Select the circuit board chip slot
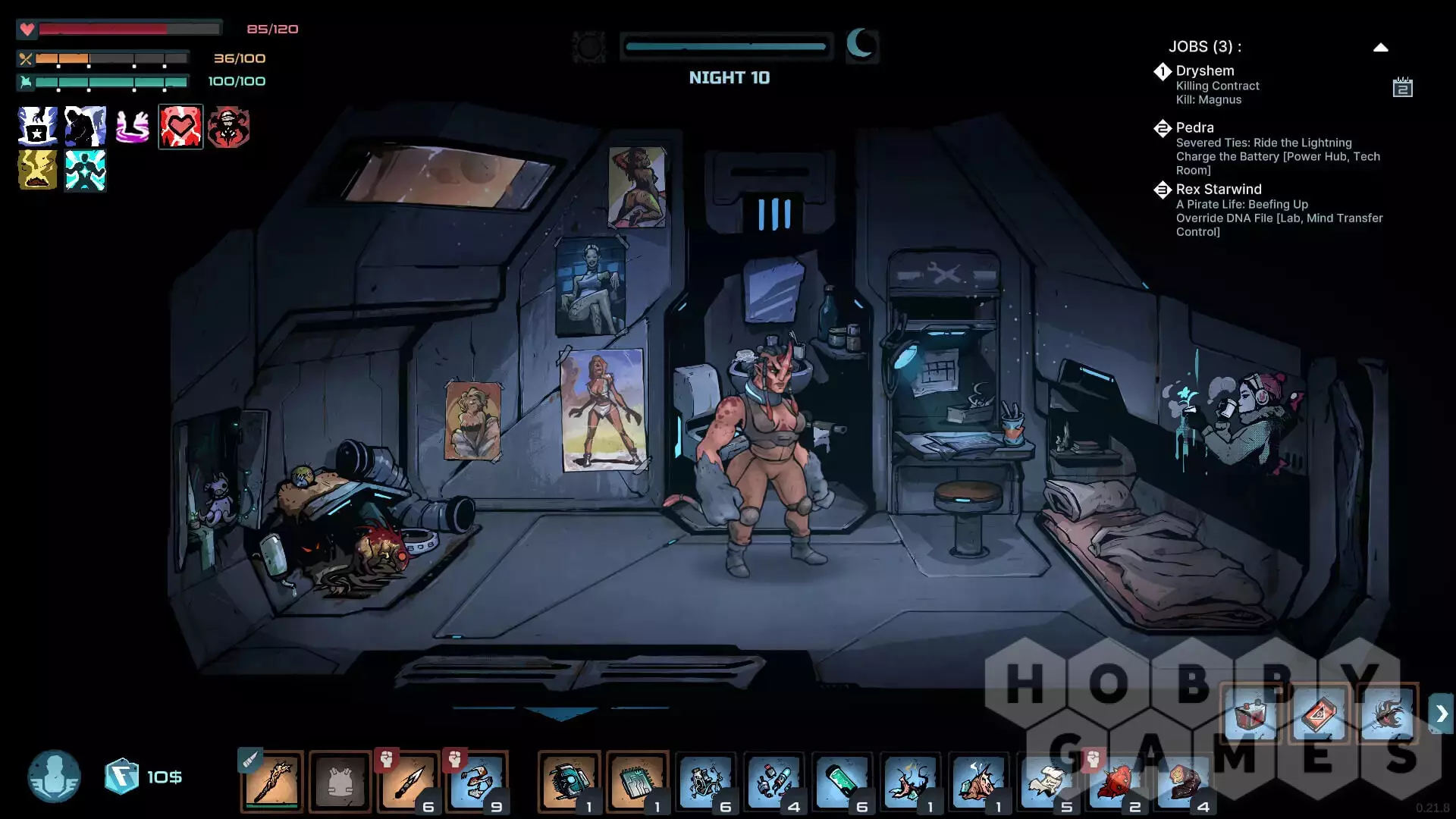 (637, 781)
